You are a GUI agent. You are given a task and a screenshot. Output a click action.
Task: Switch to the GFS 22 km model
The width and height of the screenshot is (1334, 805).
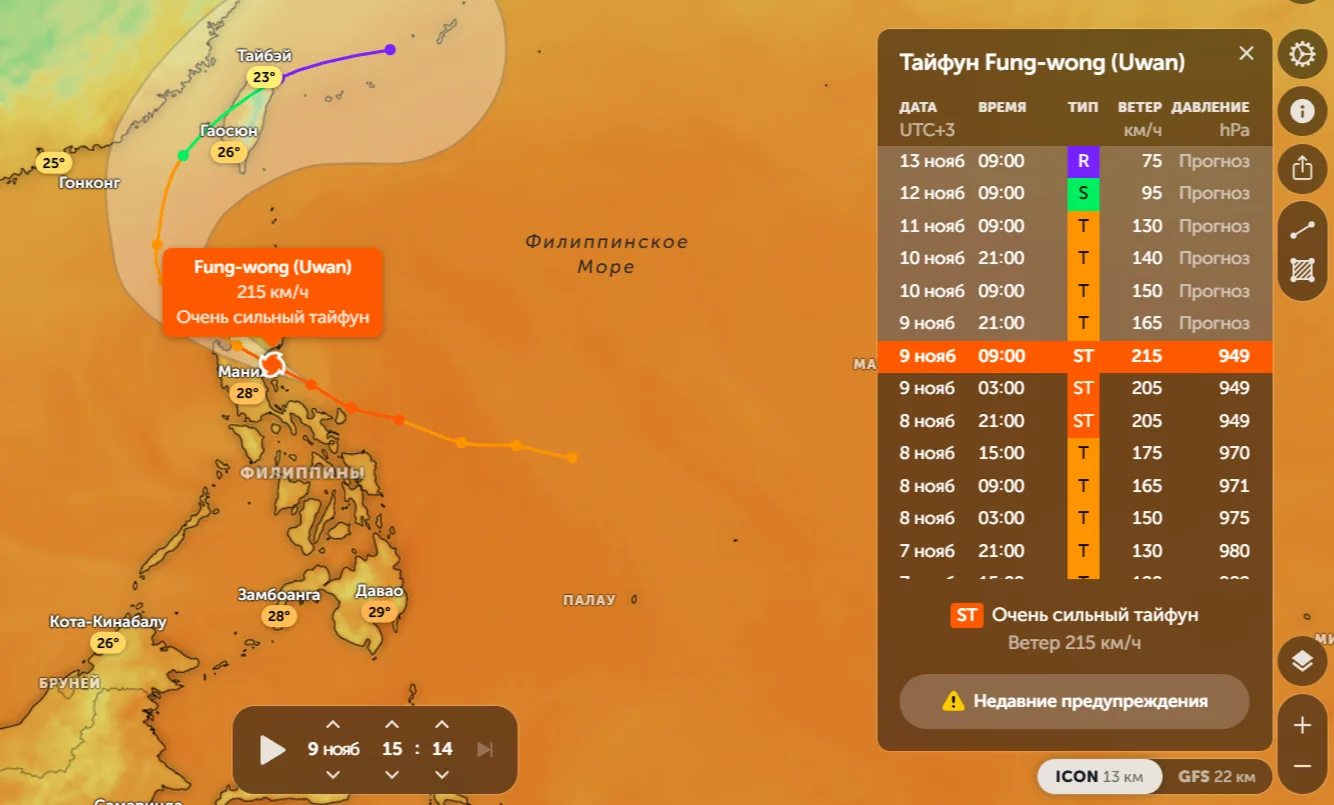click(x=1216, y=777)
